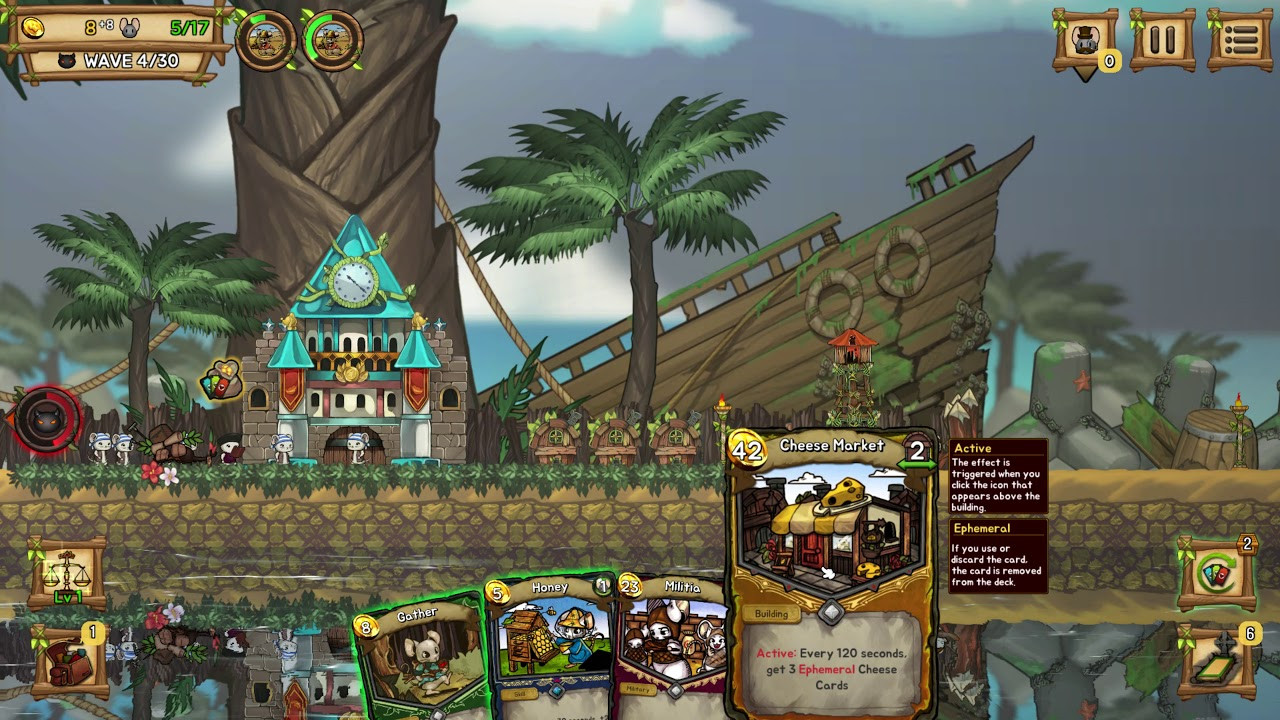Click the card deck button showing 6

click(1218, 661)
